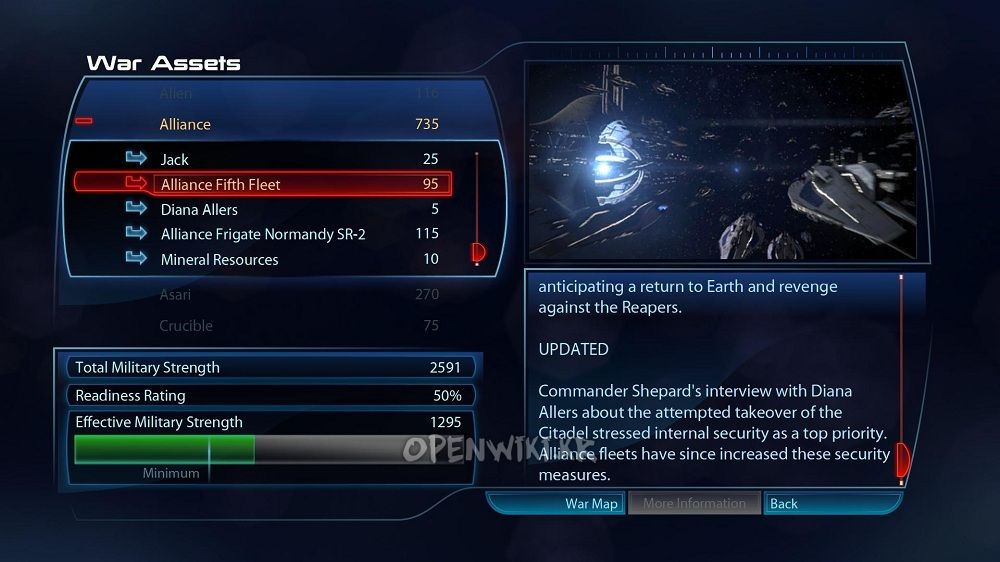Click the asset list scrollbar handle
1000x562 pixels.
click(477, 252)
